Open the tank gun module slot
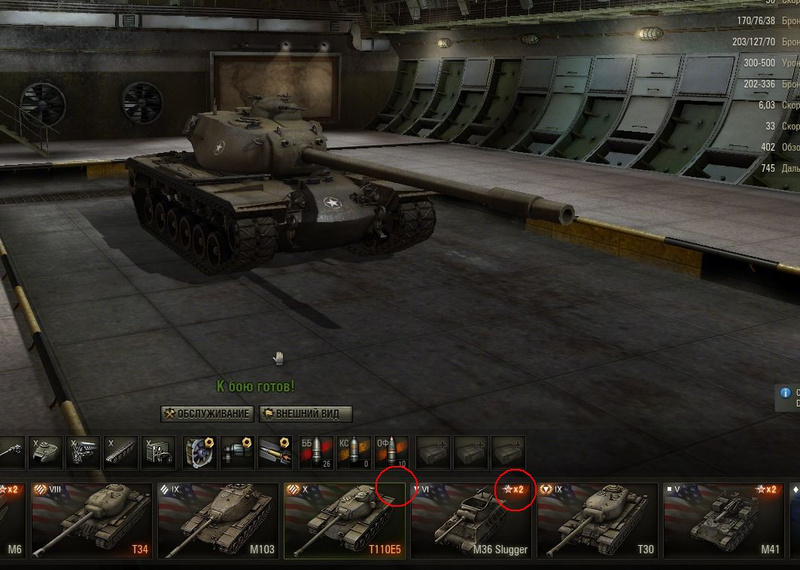 point(8,453)
